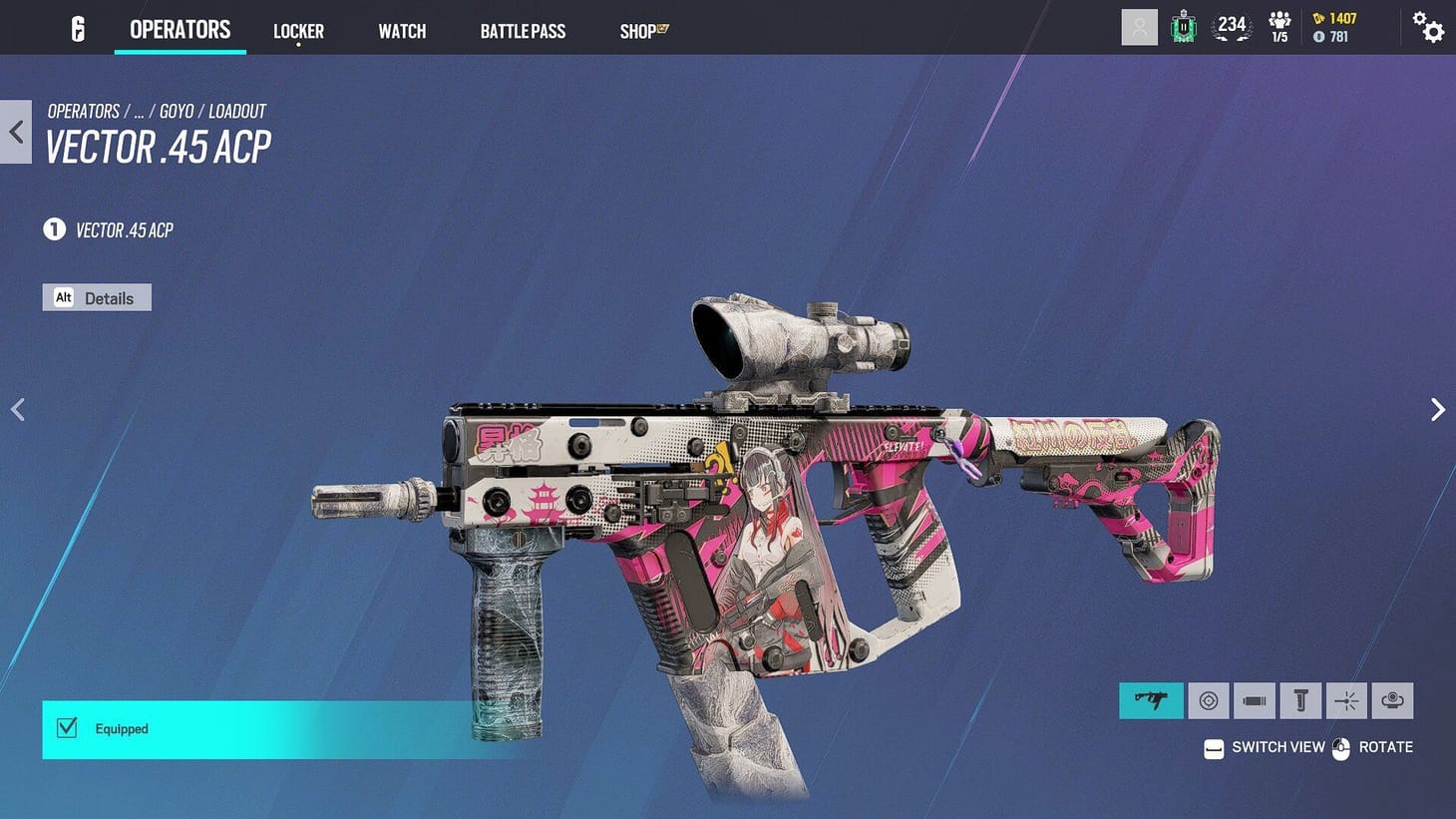The height and width of the screenshot is (819, 1456).
Task: Select the barrel attachment category icon
Action: (x=1255, y=700)
